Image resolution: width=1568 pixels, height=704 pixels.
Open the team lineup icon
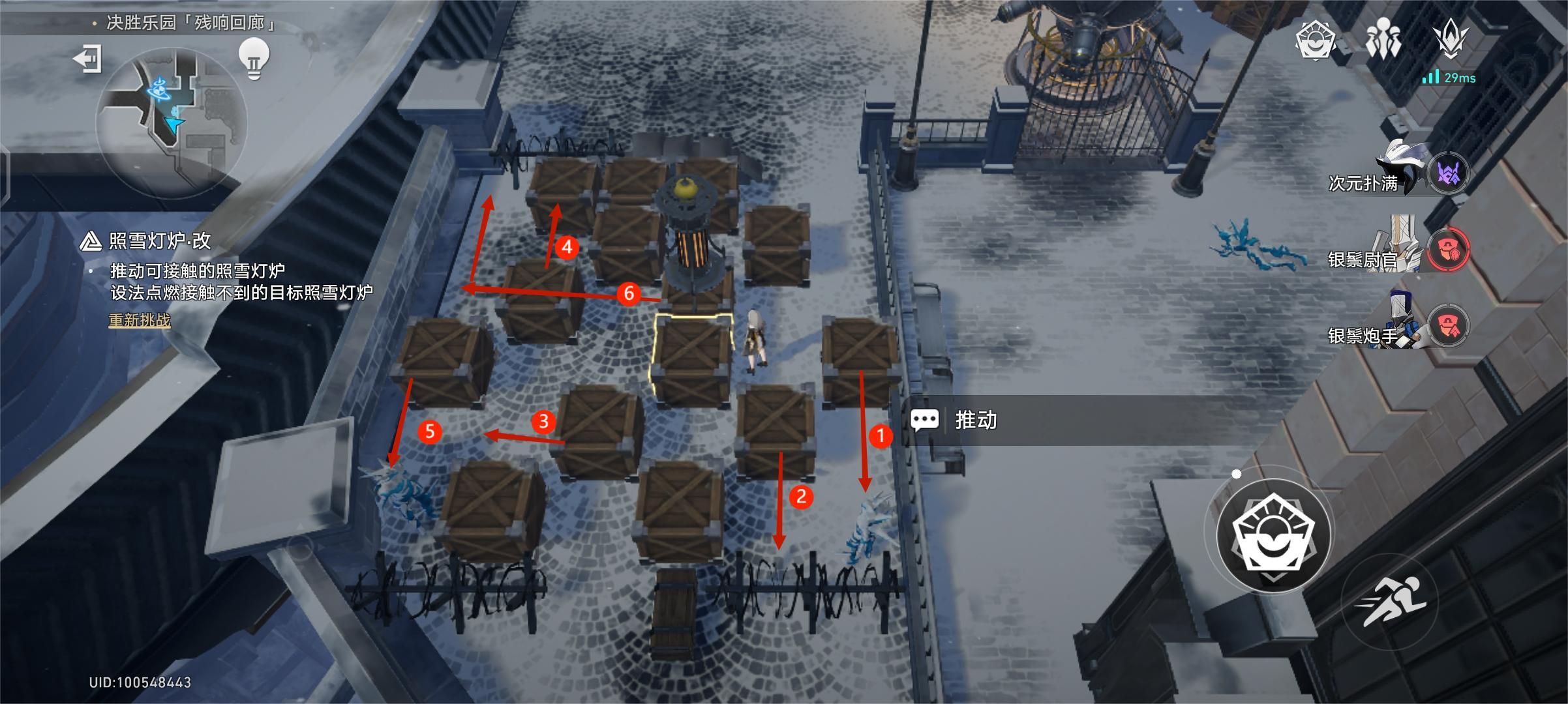coord(1383,40)
